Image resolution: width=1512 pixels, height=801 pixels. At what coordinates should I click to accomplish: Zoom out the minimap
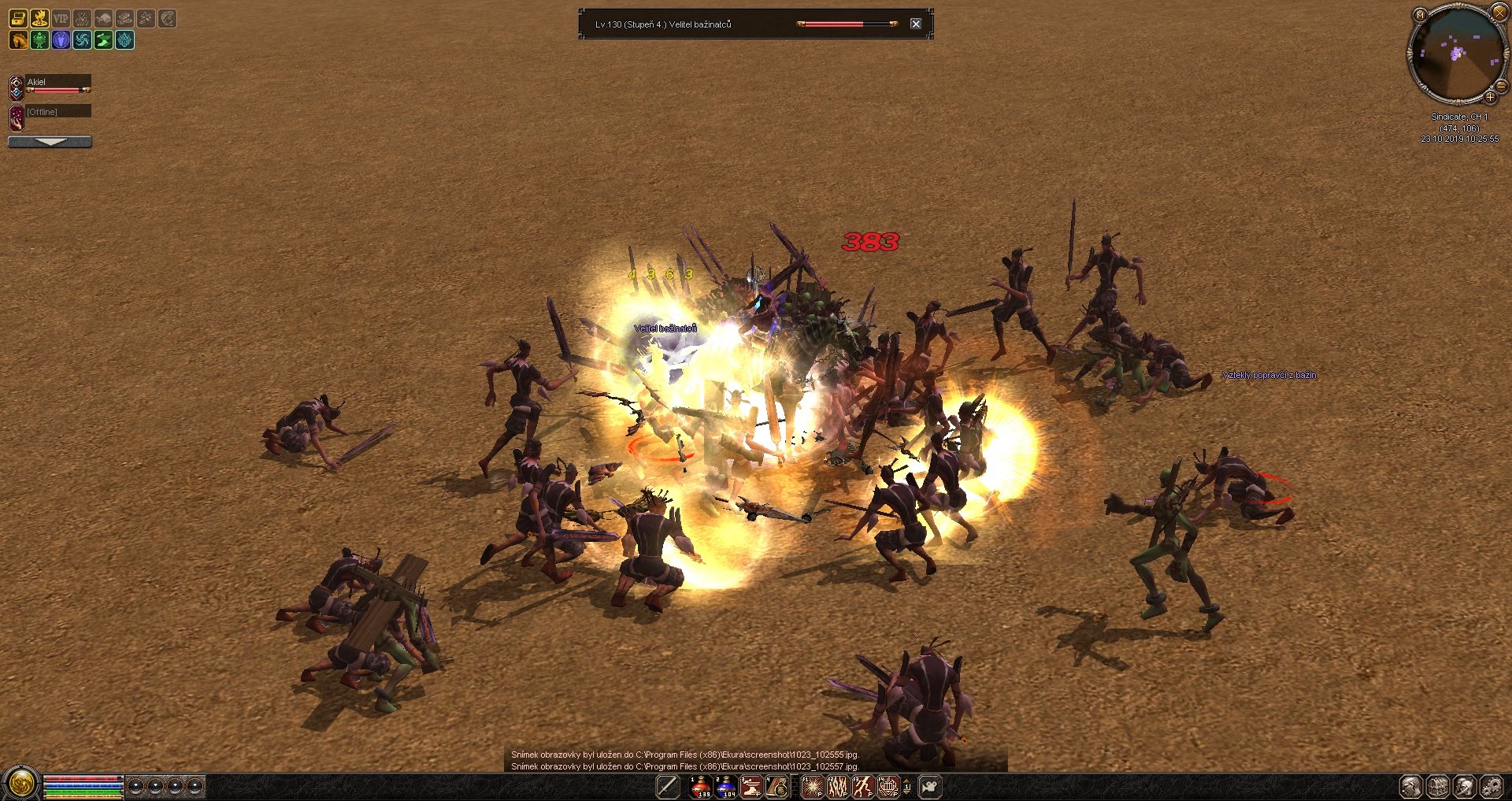click(x=1501, y=86)
